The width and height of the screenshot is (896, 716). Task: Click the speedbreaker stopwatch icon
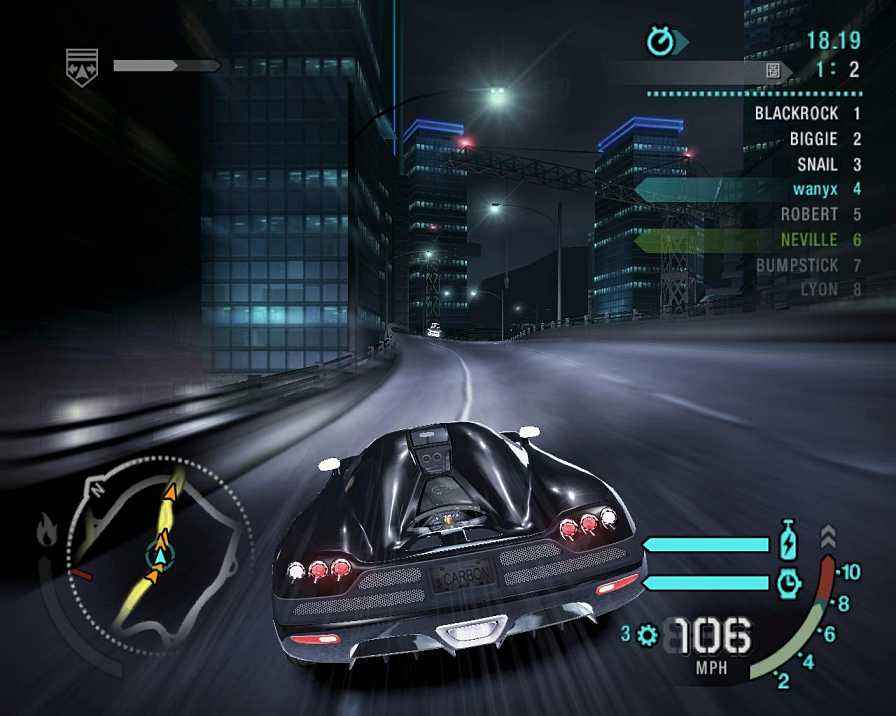tap(789, 581)
